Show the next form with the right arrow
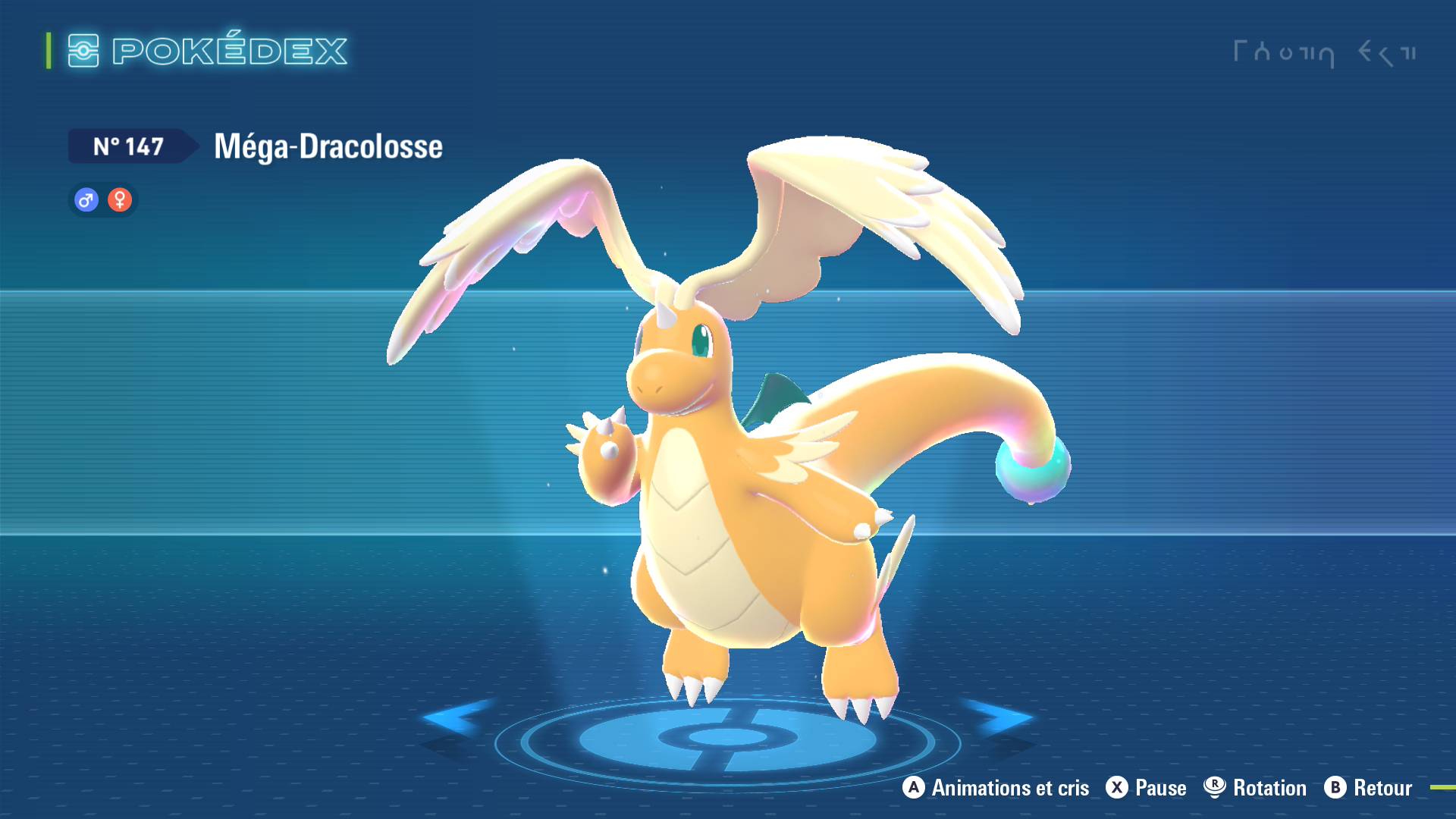 tap(1003, 717)
